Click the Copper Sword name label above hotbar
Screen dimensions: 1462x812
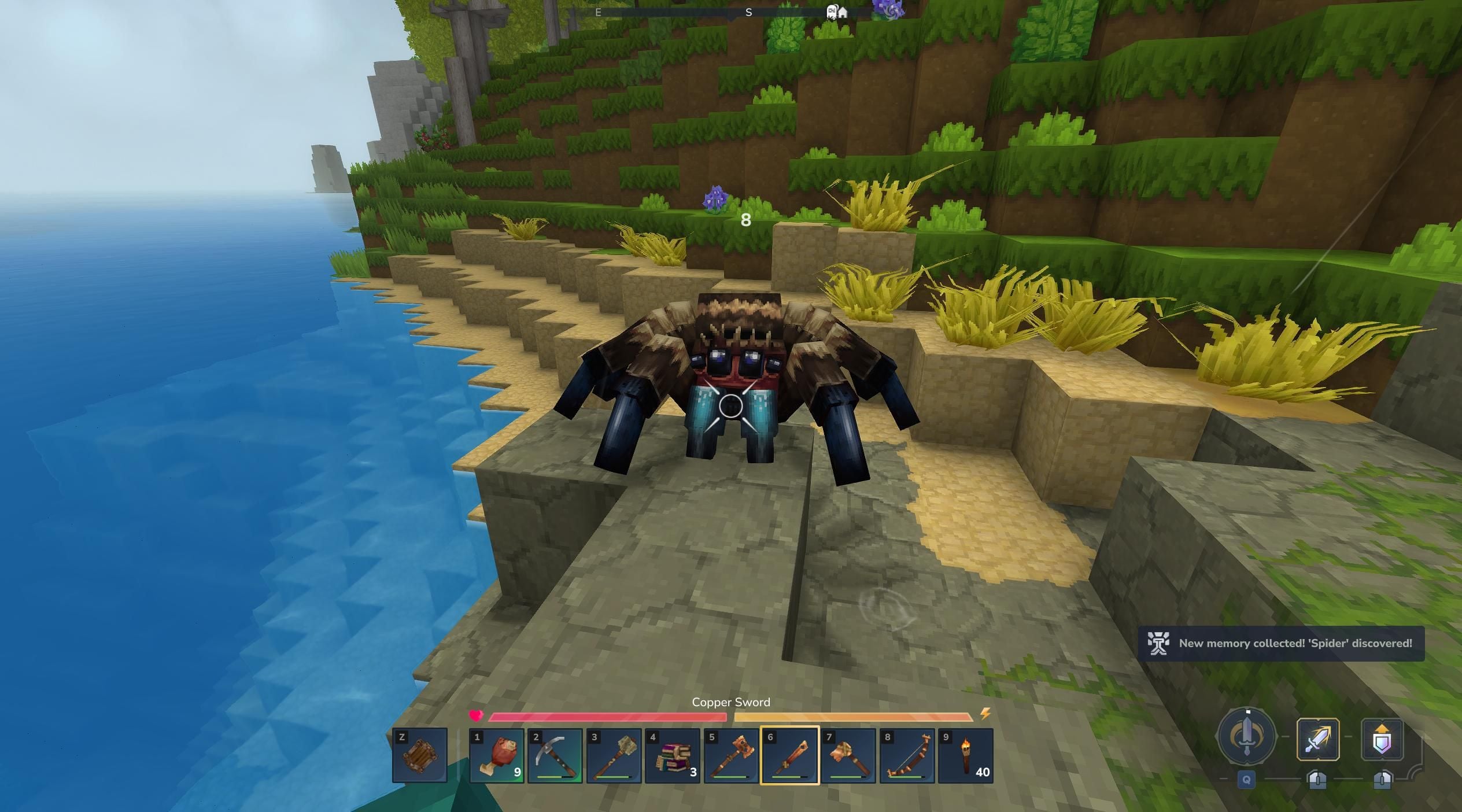[730, 702]
